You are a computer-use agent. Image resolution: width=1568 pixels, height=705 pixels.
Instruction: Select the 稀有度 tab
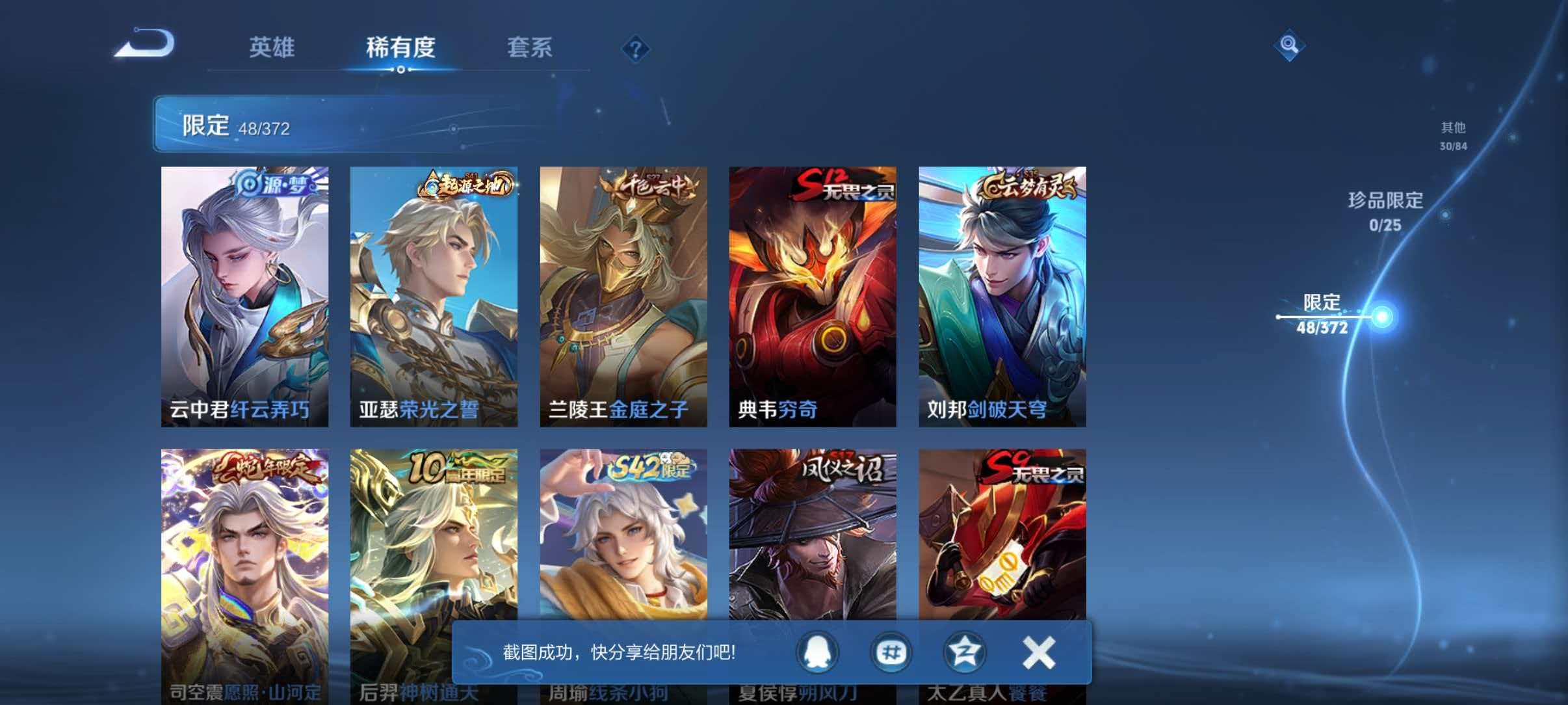[x=401, y=48]
